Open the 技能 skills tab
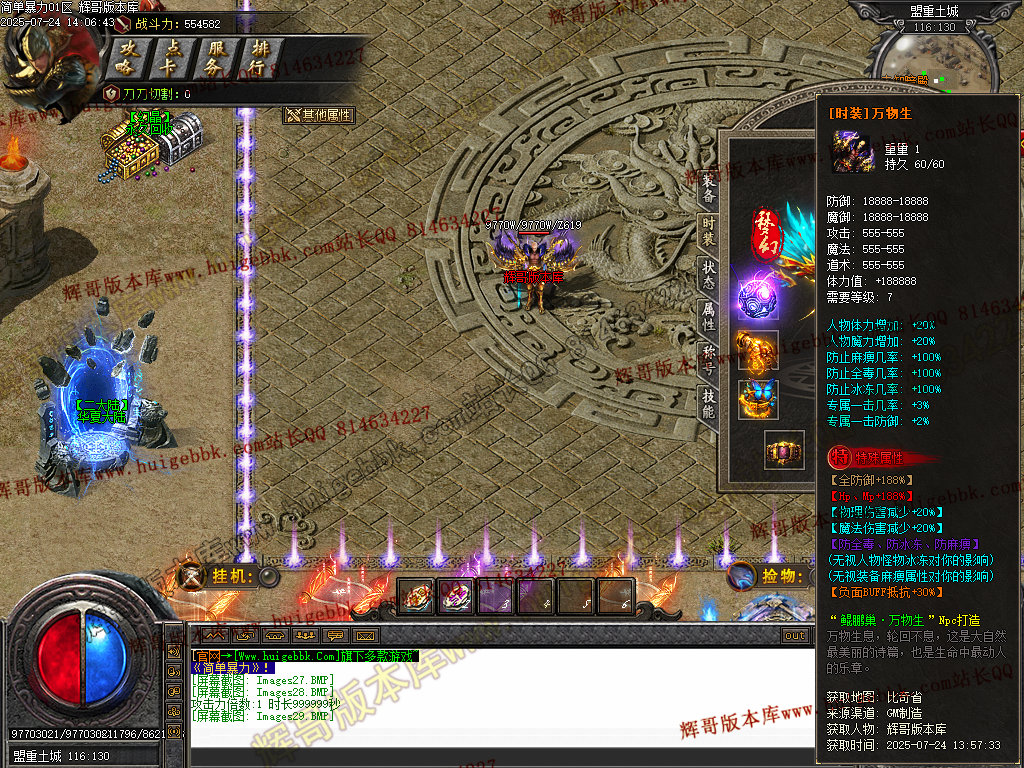Viewport: 1024px width, 768px height. tap(708, 403)
